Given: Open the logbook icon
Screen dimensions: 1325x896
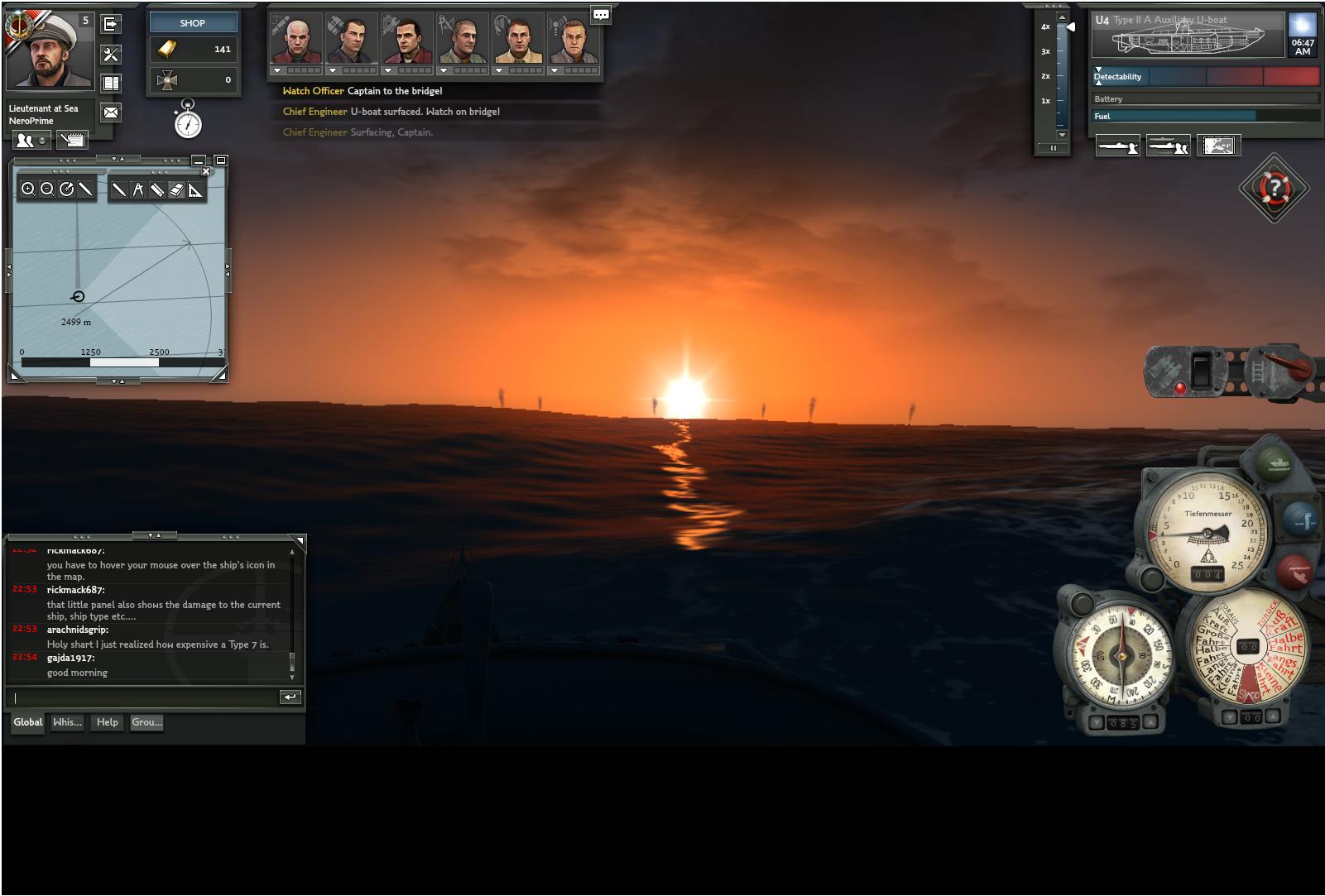Looking at the screenshot, I should click(110, 83).
